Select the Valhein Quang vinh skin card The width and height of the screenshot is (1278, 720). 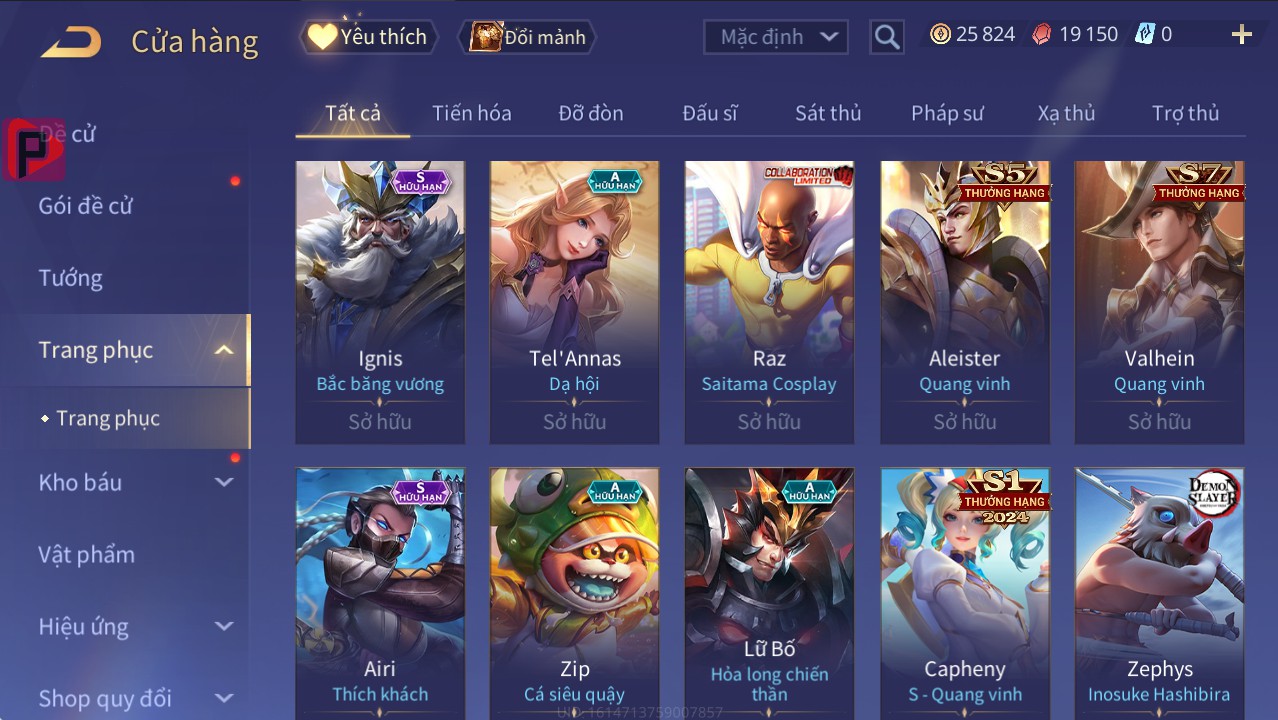pyautogui.click(x=1159, y=300)
